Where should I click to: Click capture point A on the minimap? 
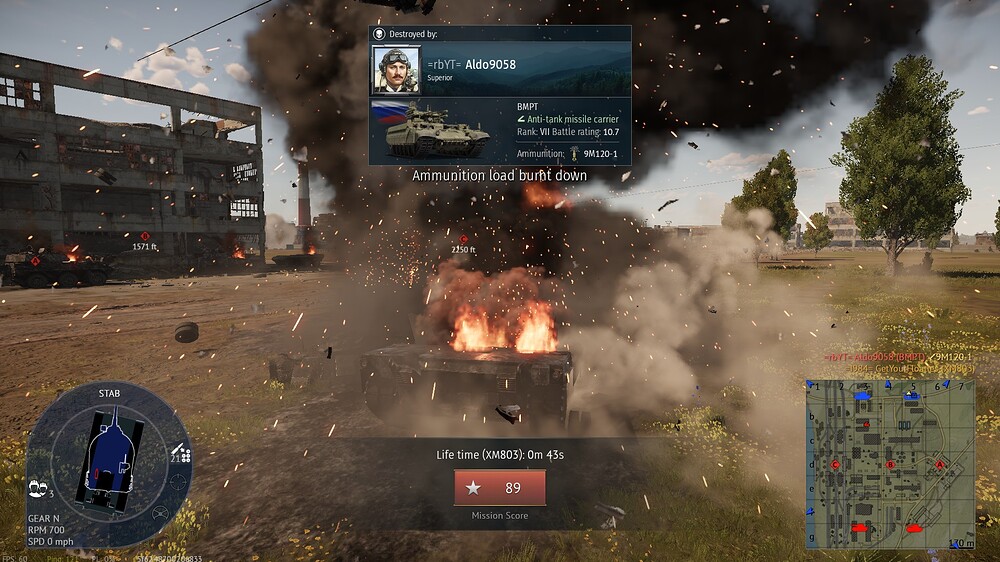pyautogui.click(x=939, y=464)
